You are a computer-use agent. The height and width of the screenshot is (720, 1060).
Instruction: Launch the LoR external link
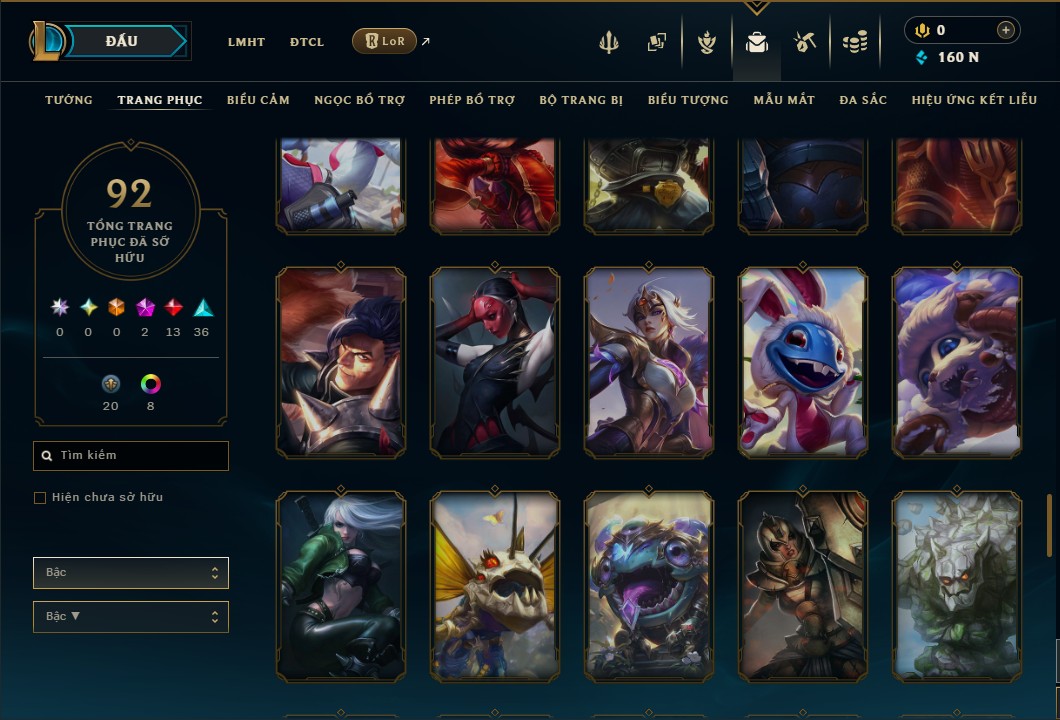(385, 41)
